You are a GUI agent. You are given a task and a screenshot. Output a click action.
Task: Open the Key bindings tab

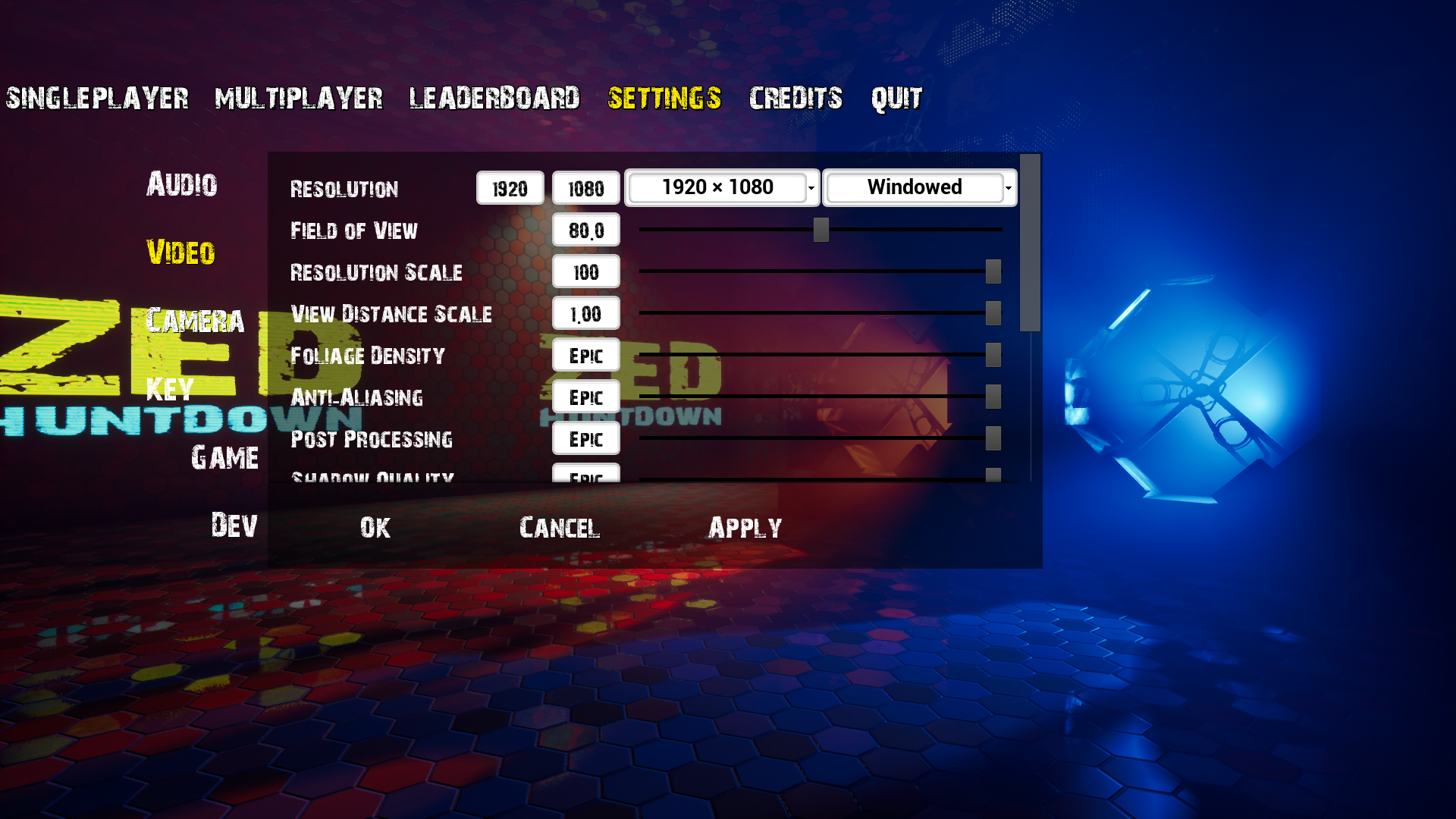pyautogui.click(x=170, y=389)
